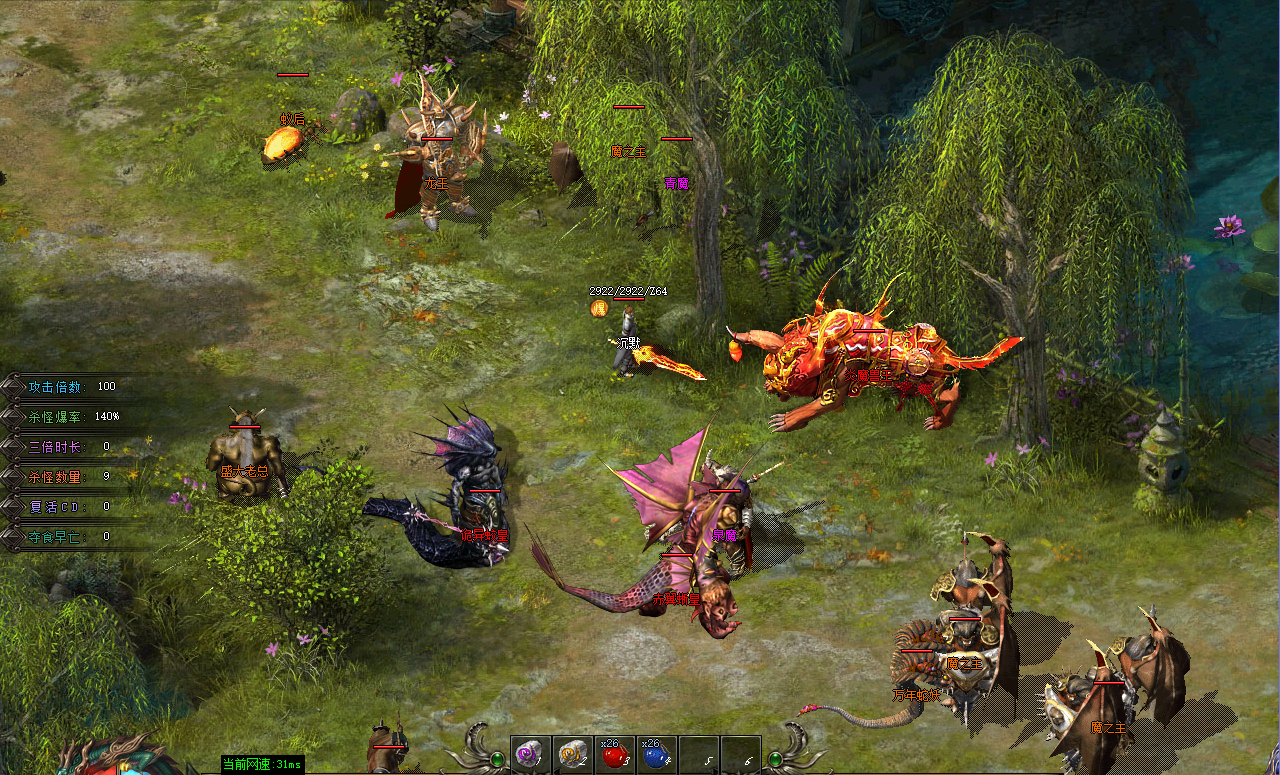The height and width of the screenshot is (775, 1280).
Task: Drink the red health potion
Action: [x=614, y=755]
